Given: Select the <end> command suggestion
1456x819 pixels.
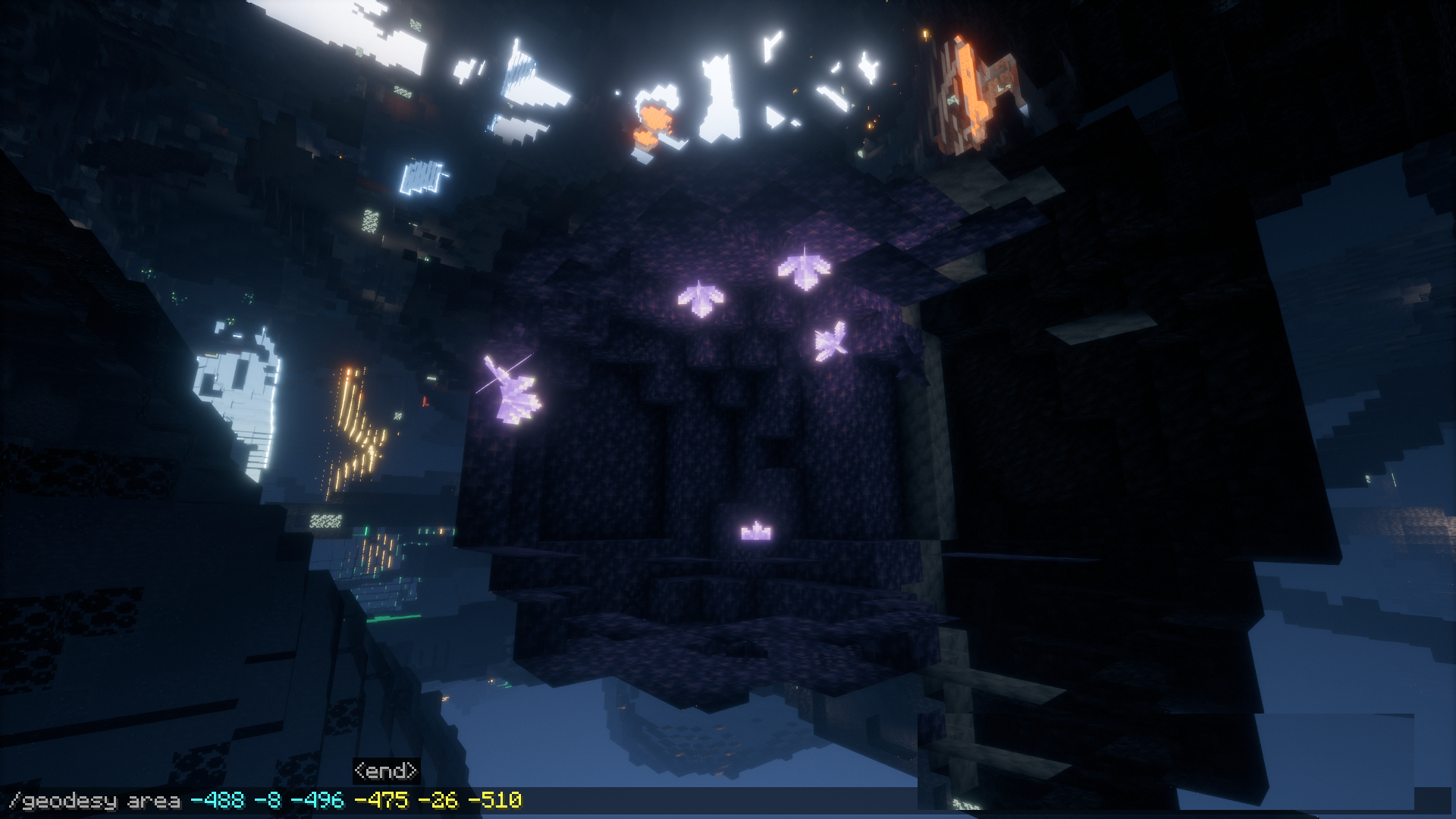Looking at the screenshot, I should click(386, 771).
